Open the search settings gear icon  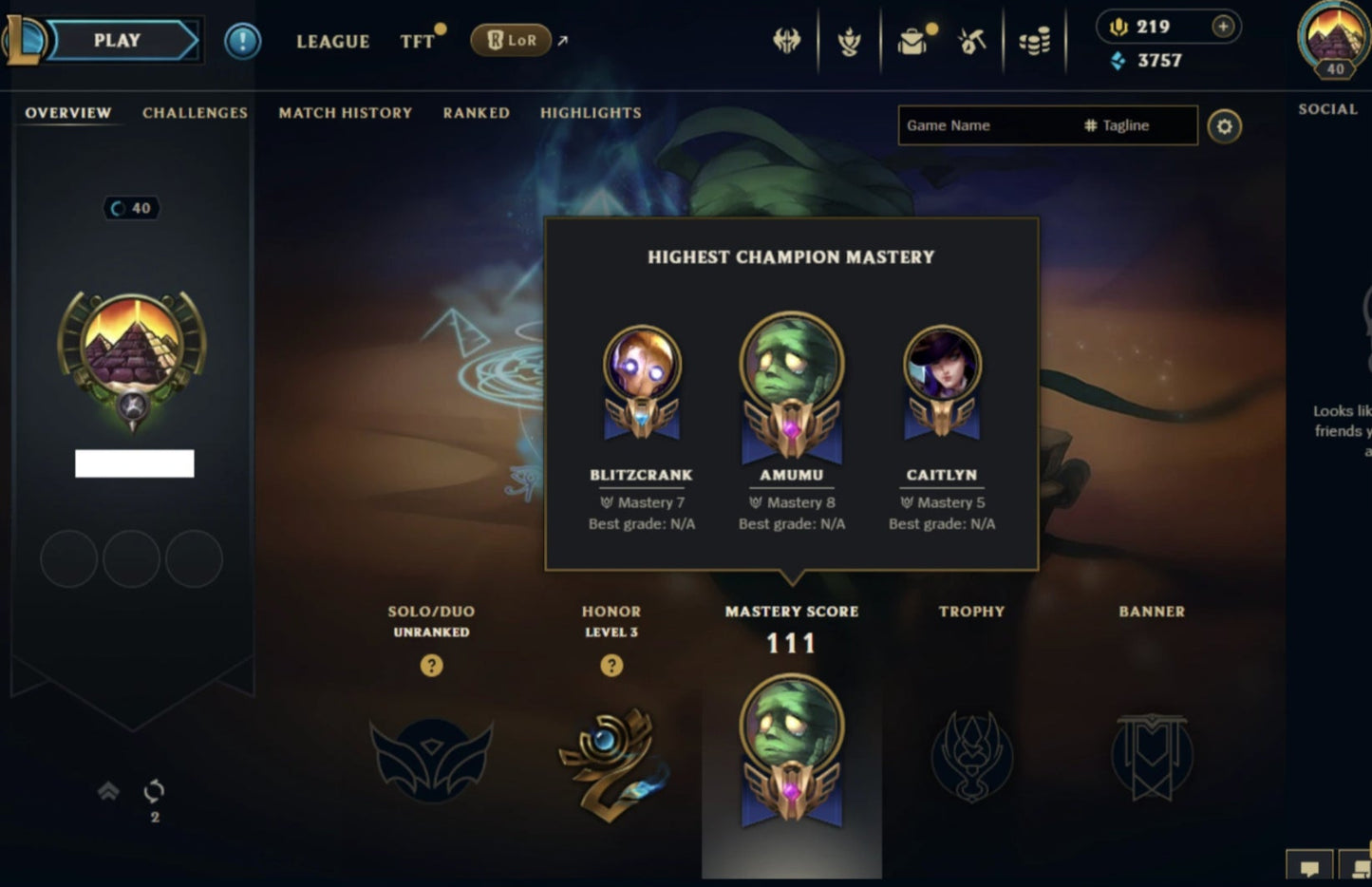[x=1225, y=126]
